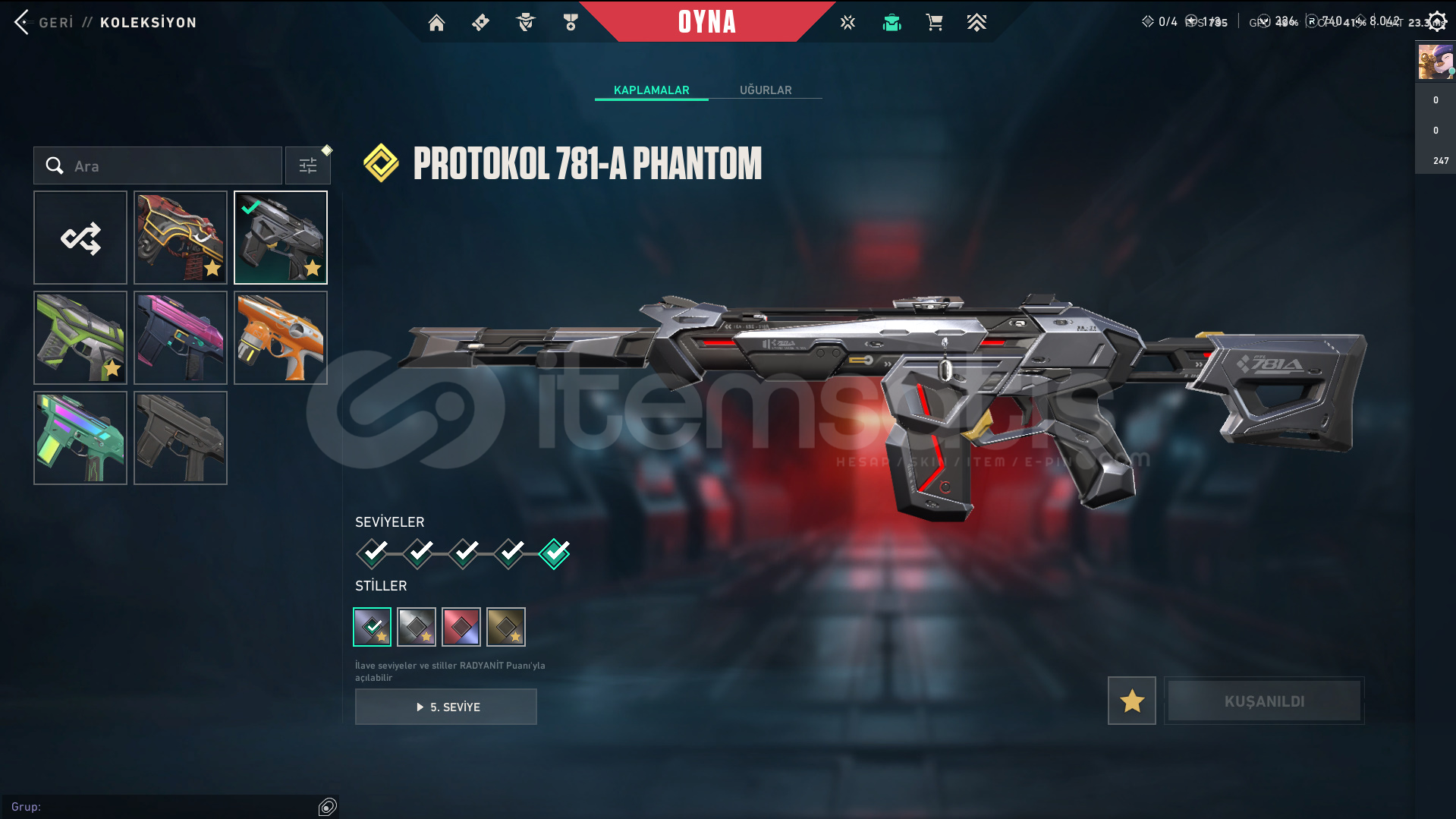The image size is (1456, 819).
Task: Play the 5. SEVİYE preview video
Action: pos(446,707)
